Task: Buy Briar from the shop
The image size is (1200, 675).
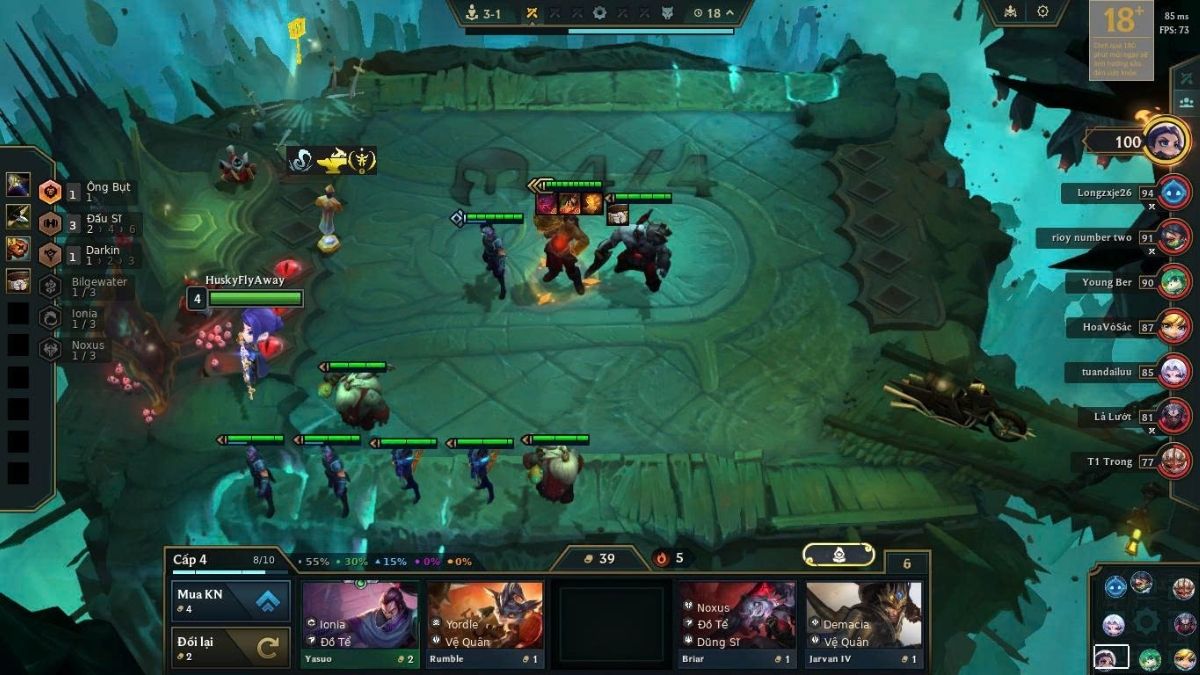Action: [x=737, y=625]
